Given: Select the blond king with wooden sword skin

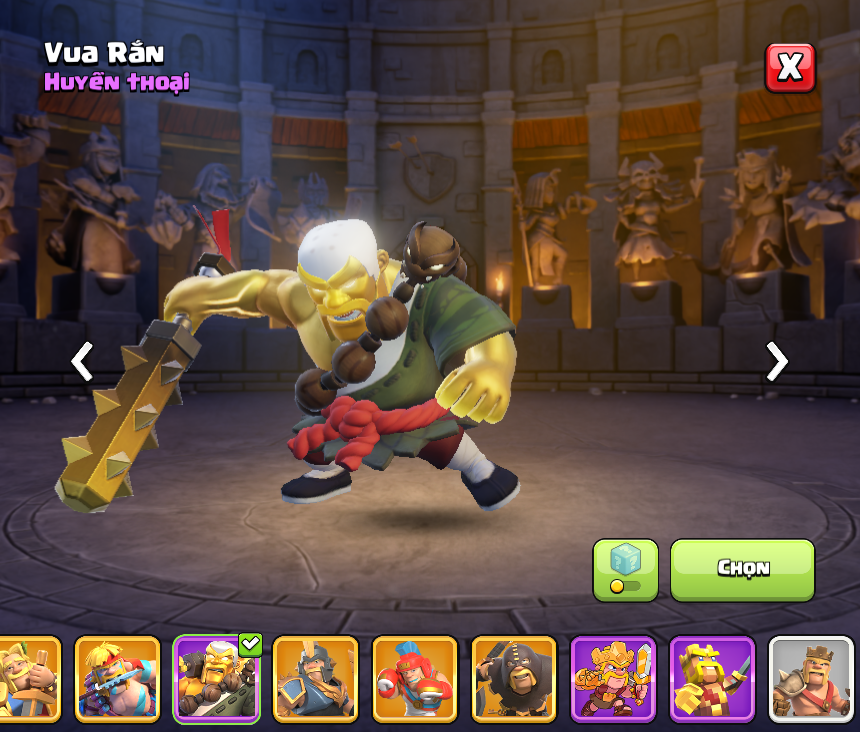Looking at the screenshot, I should [26, 679].
